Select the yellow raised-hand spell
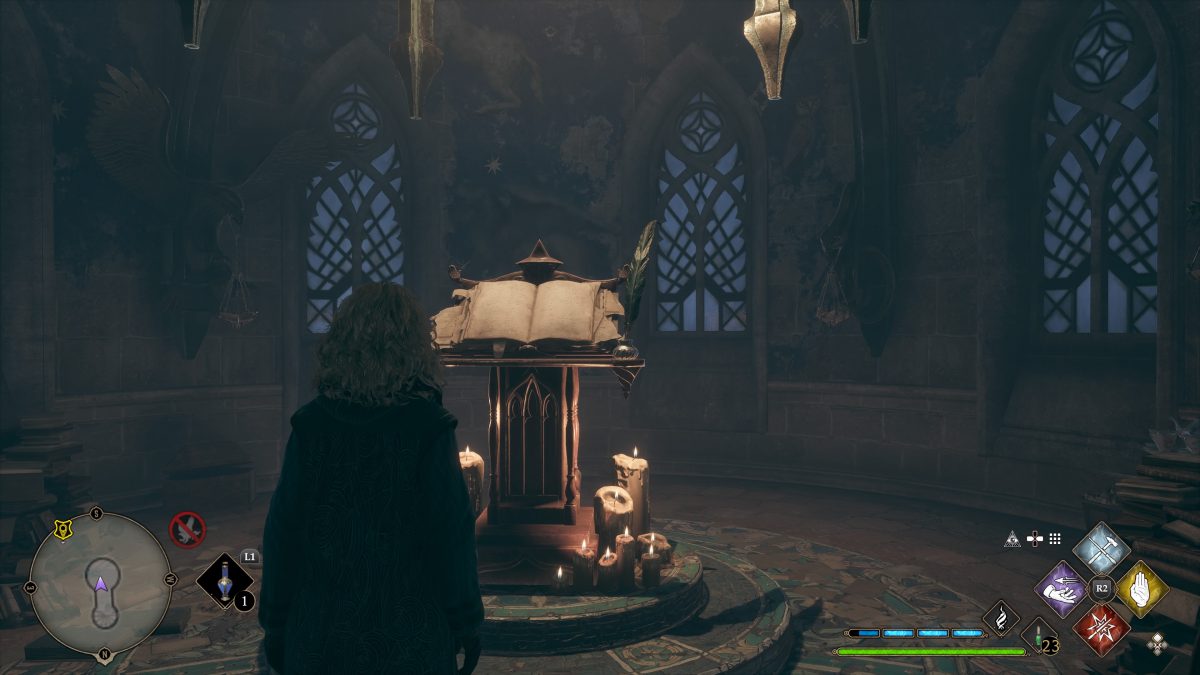 [x=1142, y=588]
